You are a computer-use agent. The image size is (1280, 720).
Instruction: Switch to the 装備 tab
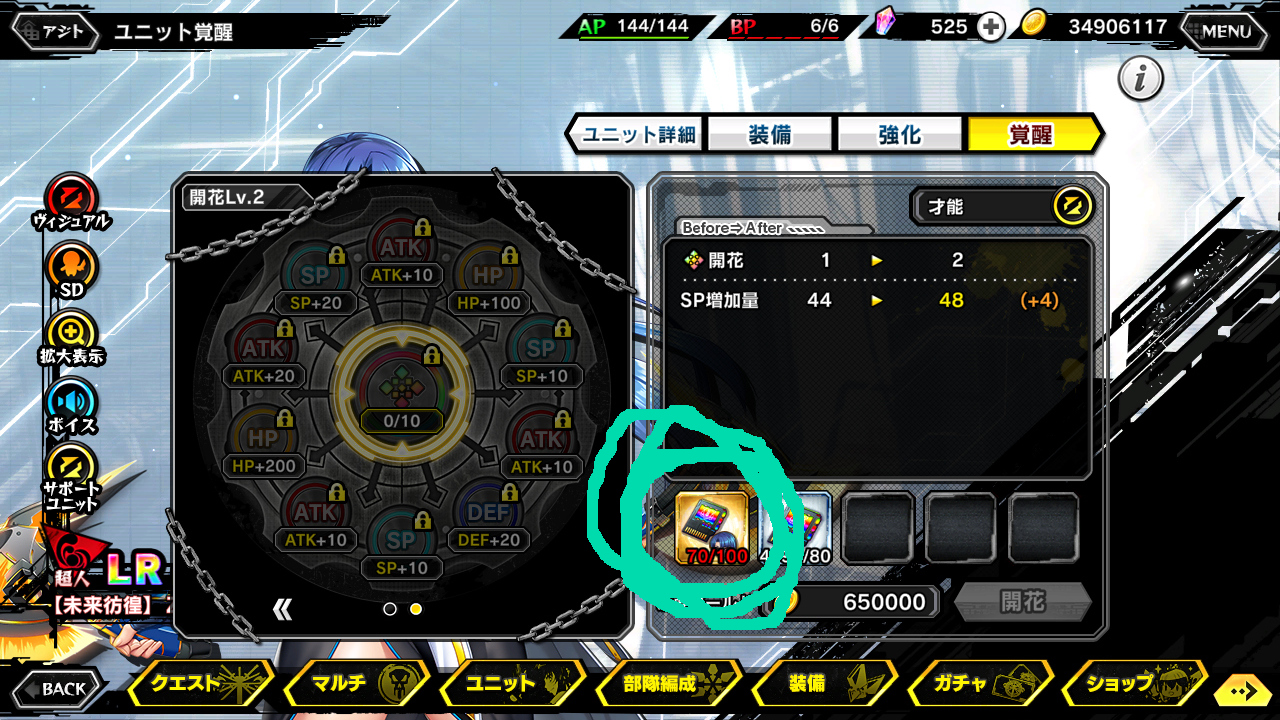770,134
